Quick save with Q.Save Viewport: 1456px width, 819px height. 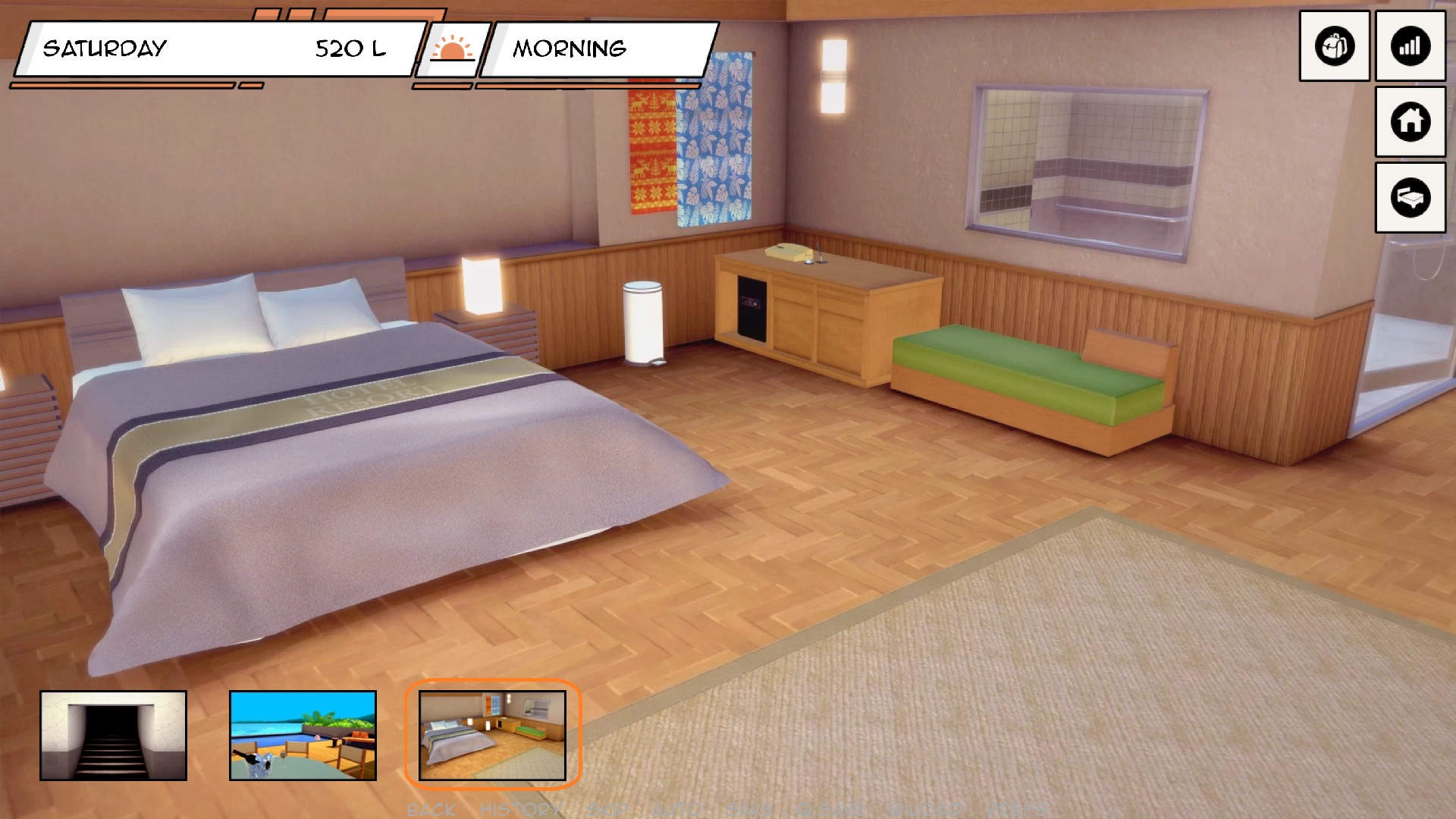click(831, 810)
